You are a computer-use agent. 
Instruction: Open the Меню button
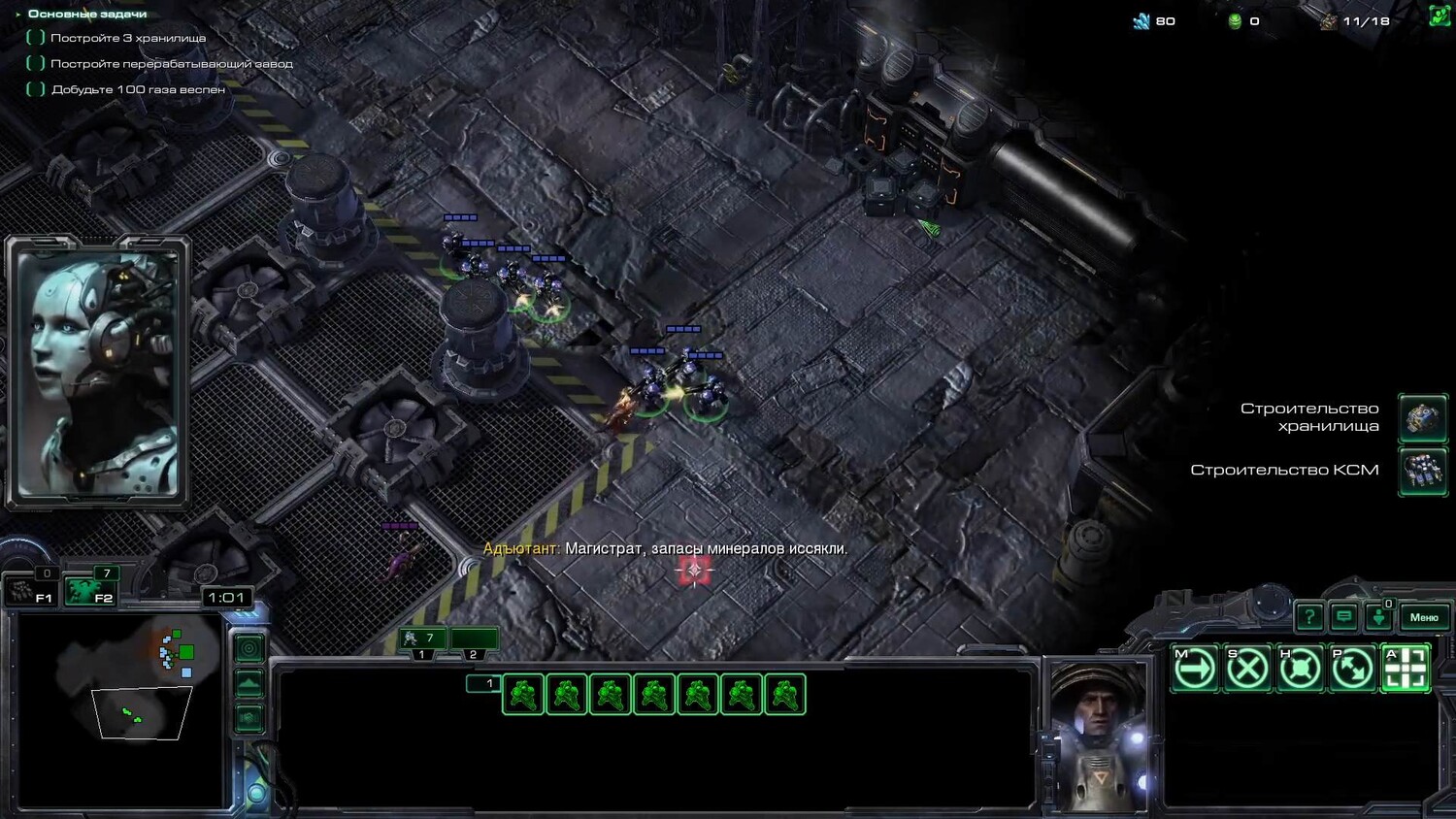tap(1423, 617)
